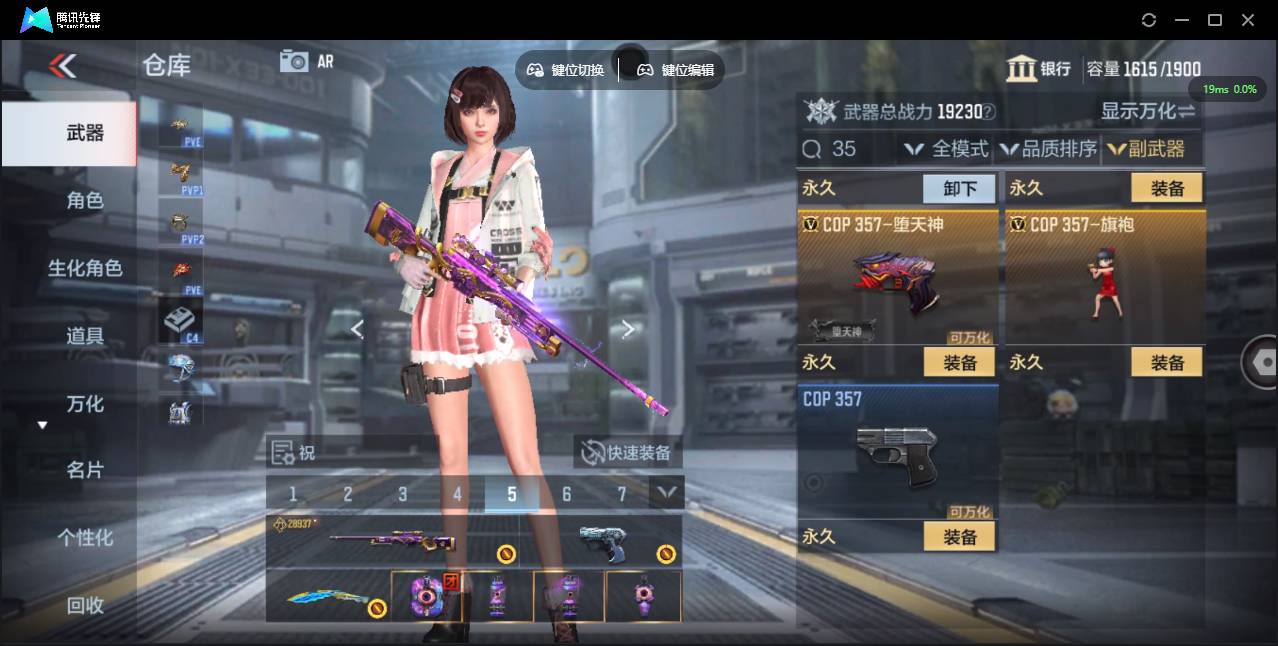This screenshot has width=1278, height=646.
Task: Open the 万化 category
Action: 84,404
